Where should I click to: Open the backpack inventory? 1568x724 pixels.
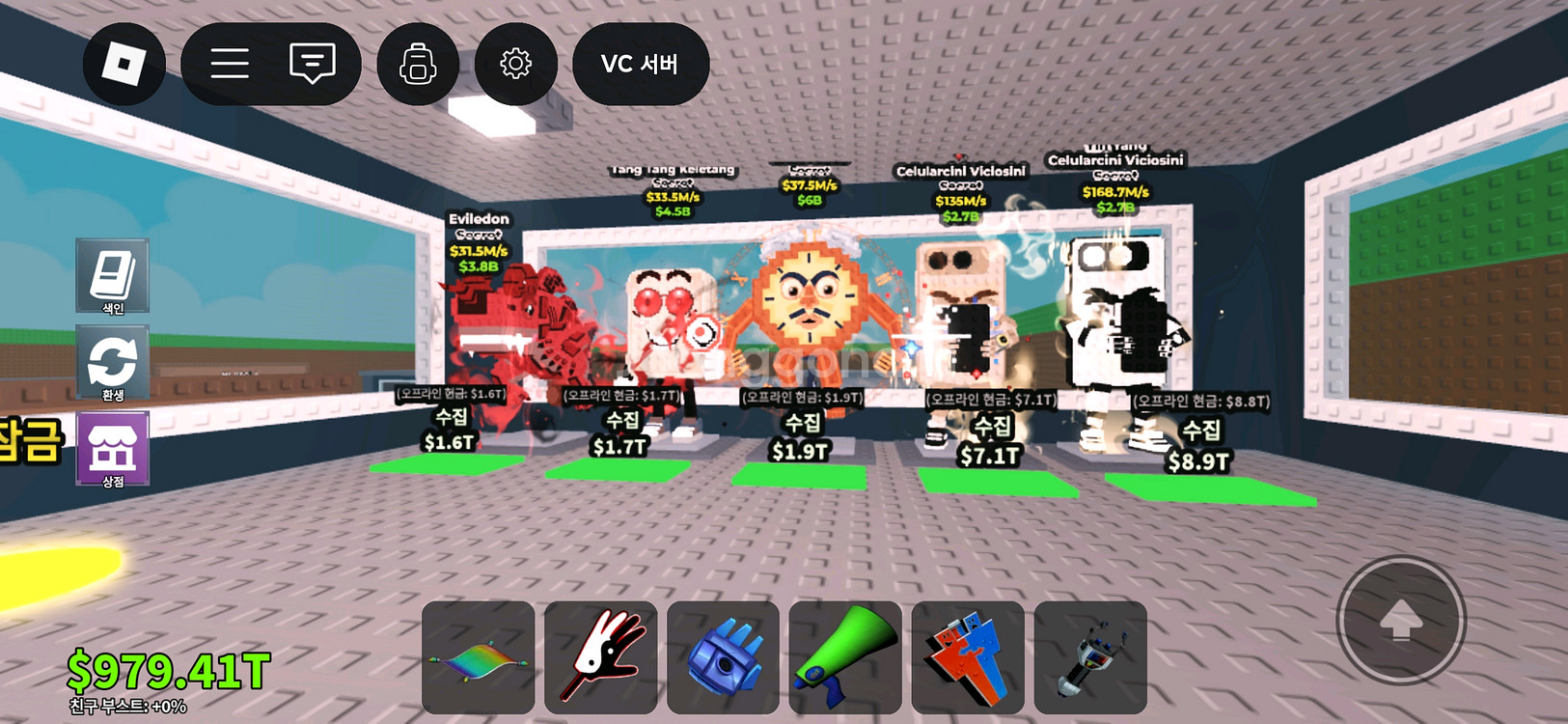(418, 64)
